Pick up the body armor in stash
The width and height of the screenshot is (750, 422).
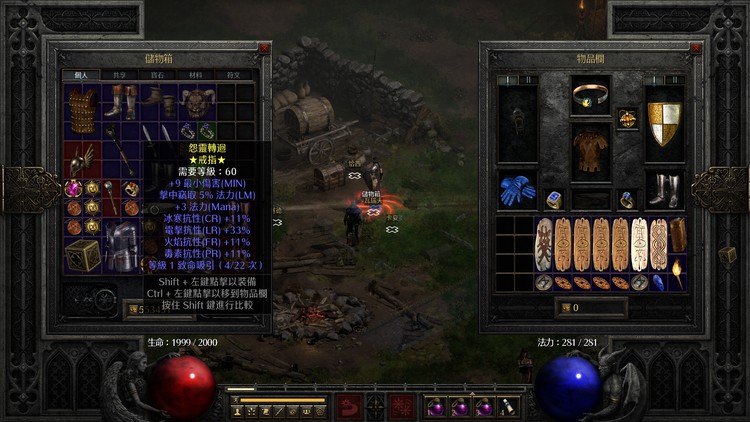click(x=82, y=105)
